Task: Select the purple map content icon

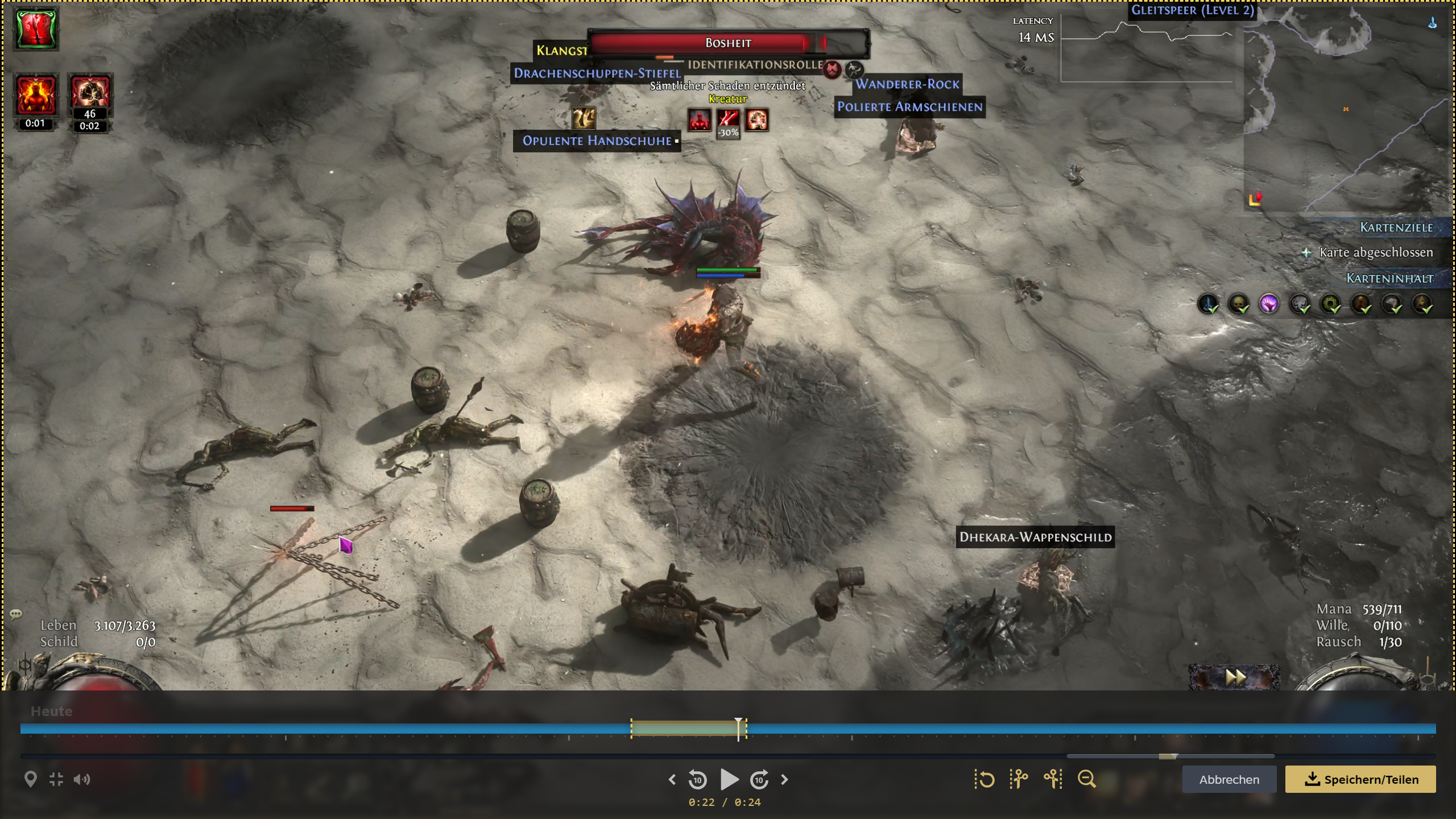Action: point(1269,304)
